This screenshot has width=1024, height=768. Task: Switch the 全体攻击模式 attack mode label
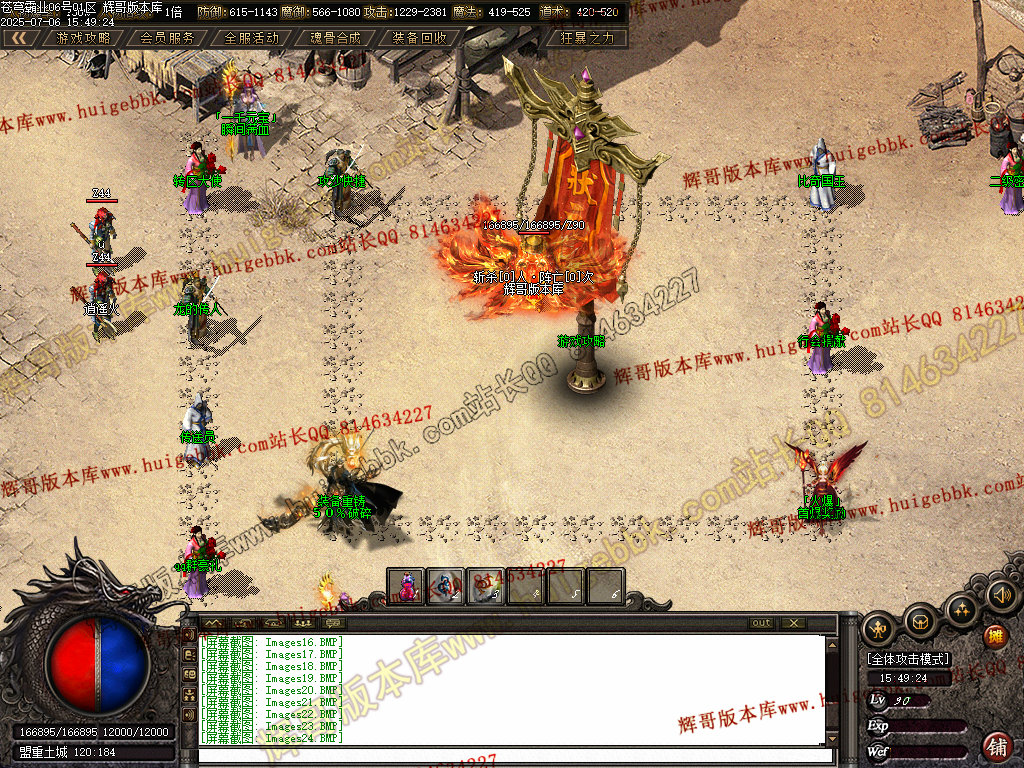(908, 660)
